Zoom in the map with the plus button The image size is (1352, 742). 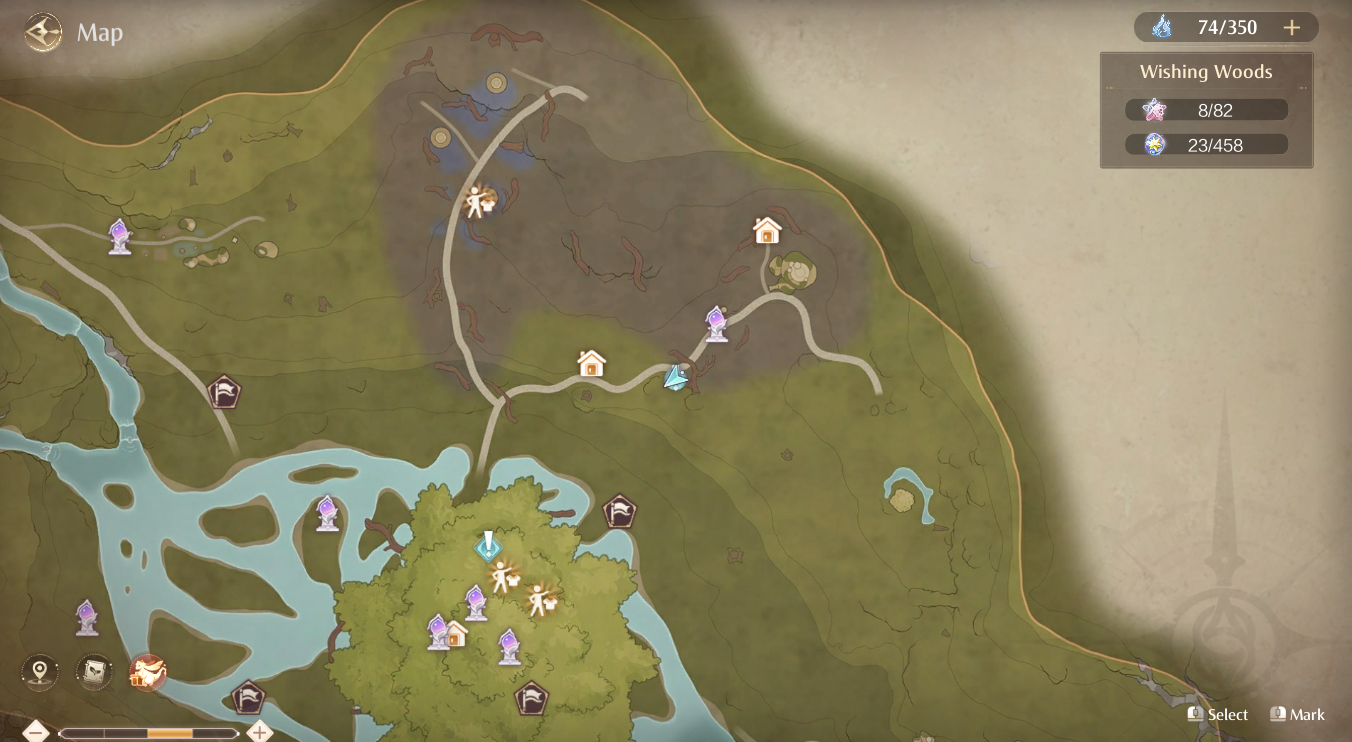point(260,732)
